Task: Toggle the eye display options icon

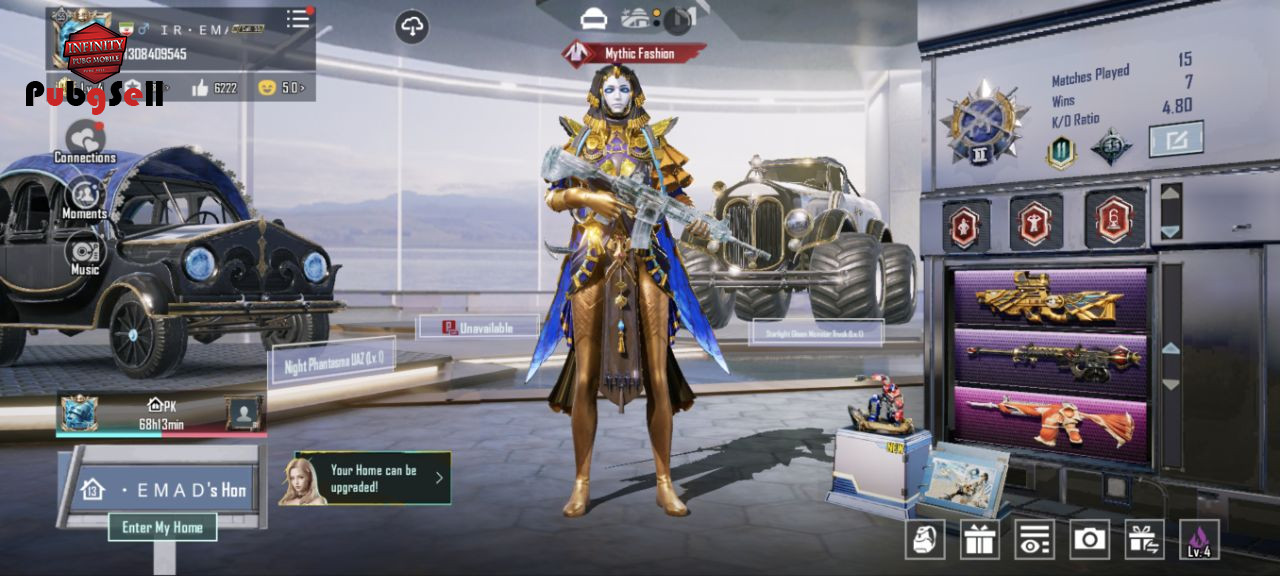Action: [1034, 540]
